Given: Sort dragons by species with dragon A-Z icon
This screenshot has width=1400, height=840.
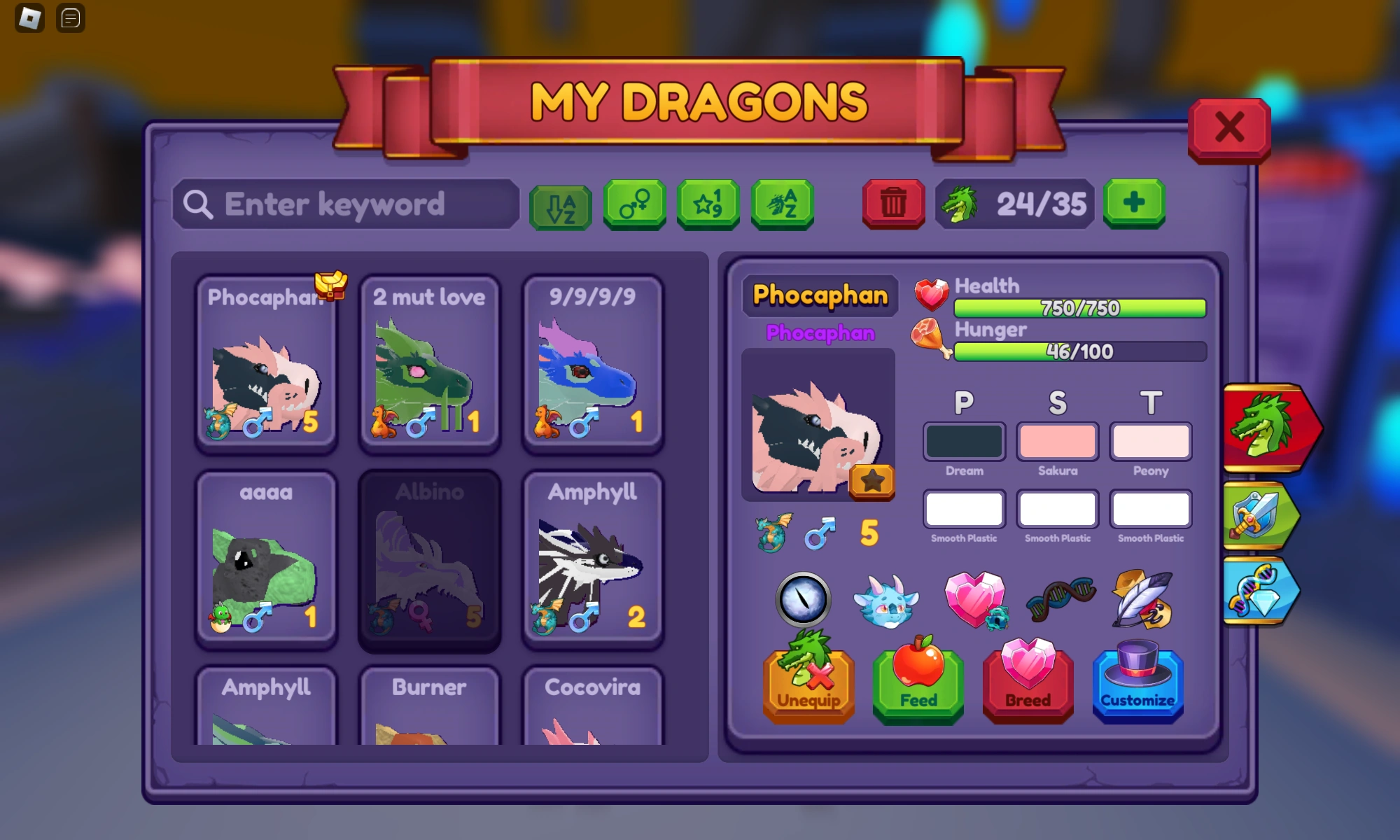Looking at the screenshot, I should point(782,204).
